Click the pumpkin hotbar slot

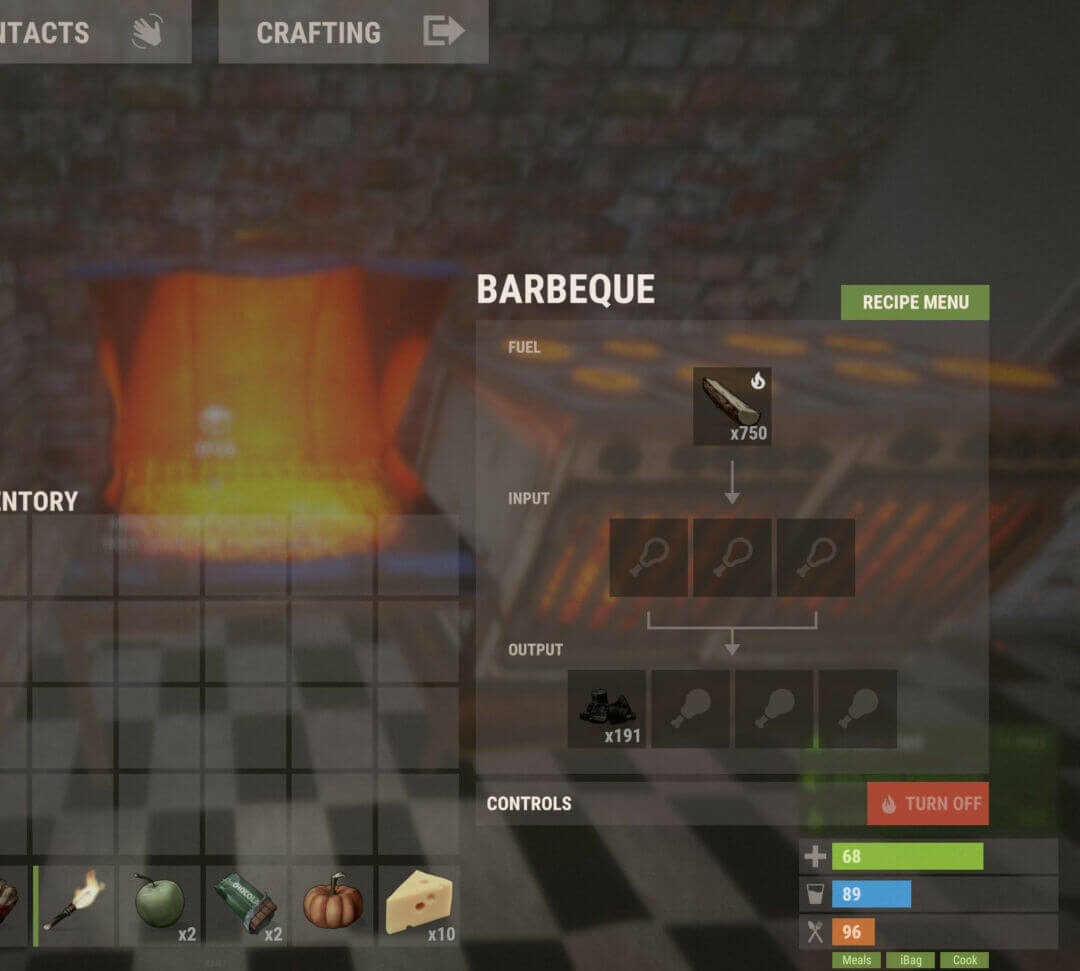(x=334, y=905)
